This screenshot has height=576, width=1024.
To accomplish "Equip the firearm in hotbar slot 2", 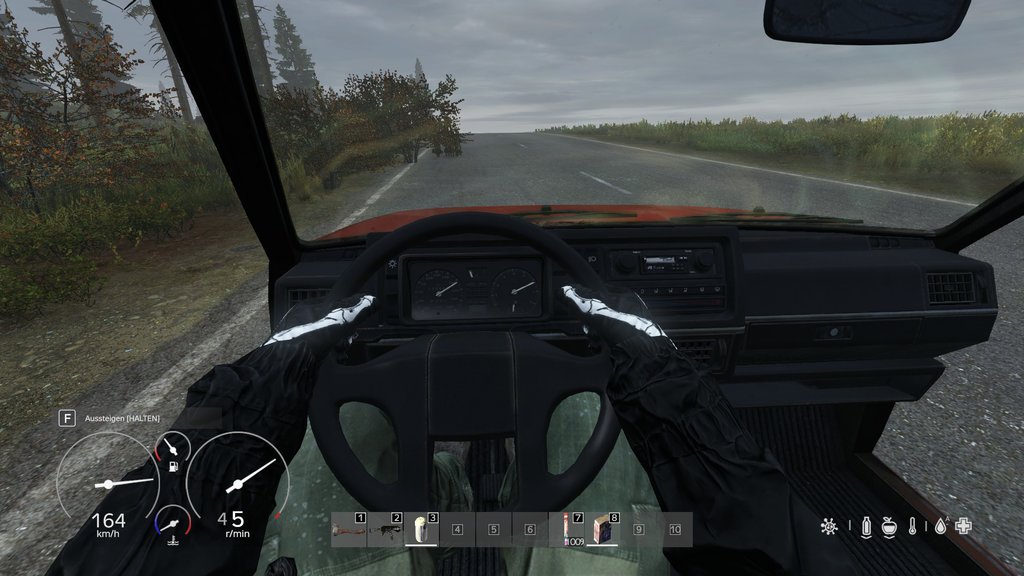I will coord(386,529).
